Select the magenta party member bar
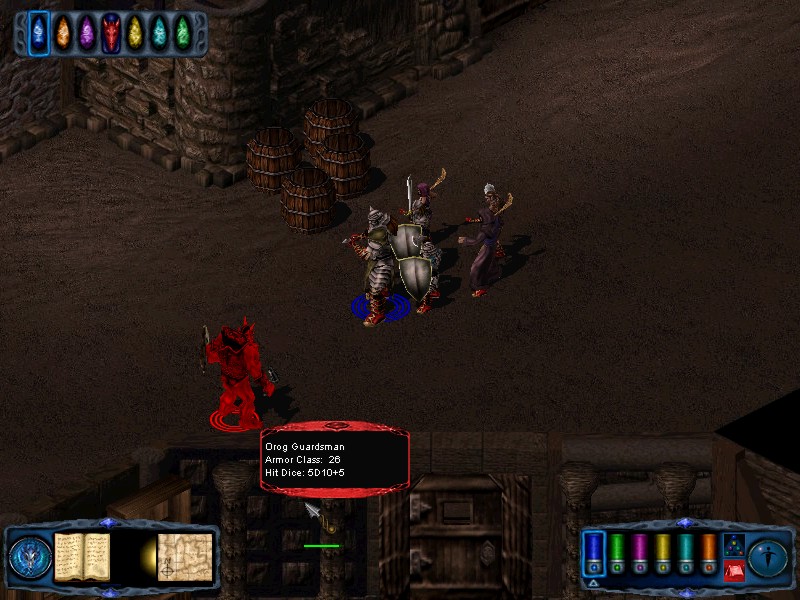 (640, 552)
